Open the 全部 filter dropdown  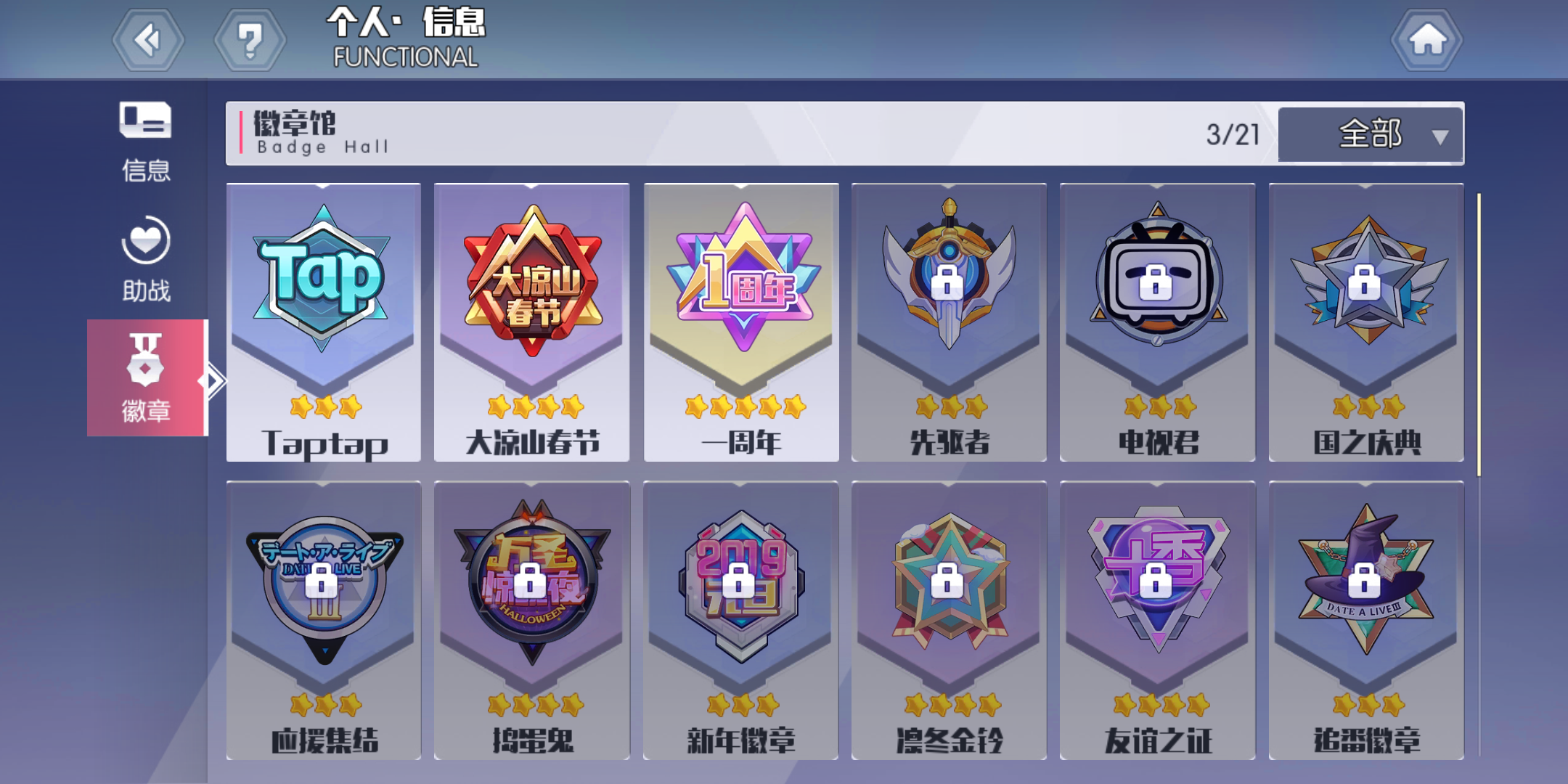(1368, 134)
